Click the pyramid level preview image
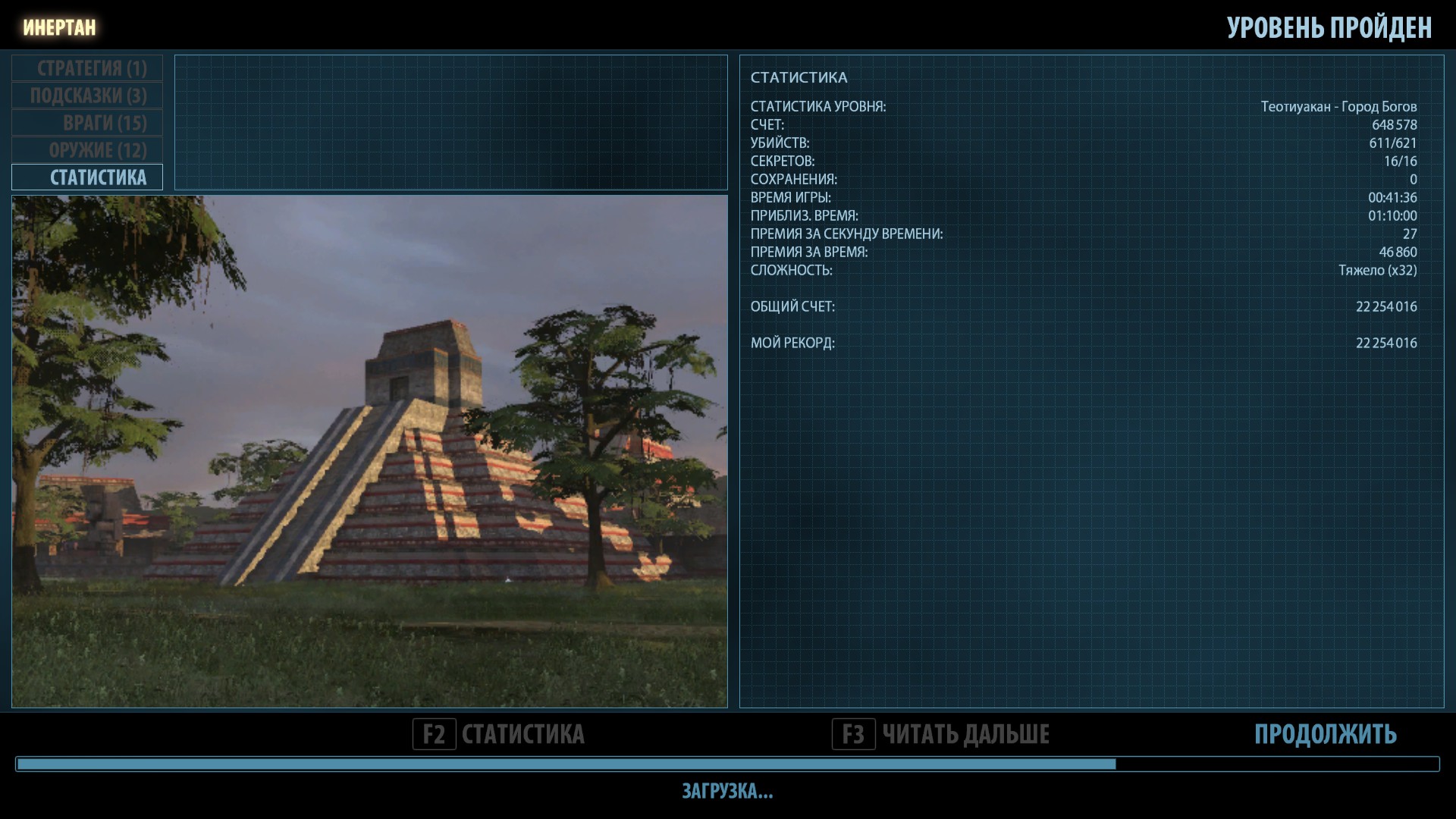This screenshot has width=1456, height=819. point(369,451)
